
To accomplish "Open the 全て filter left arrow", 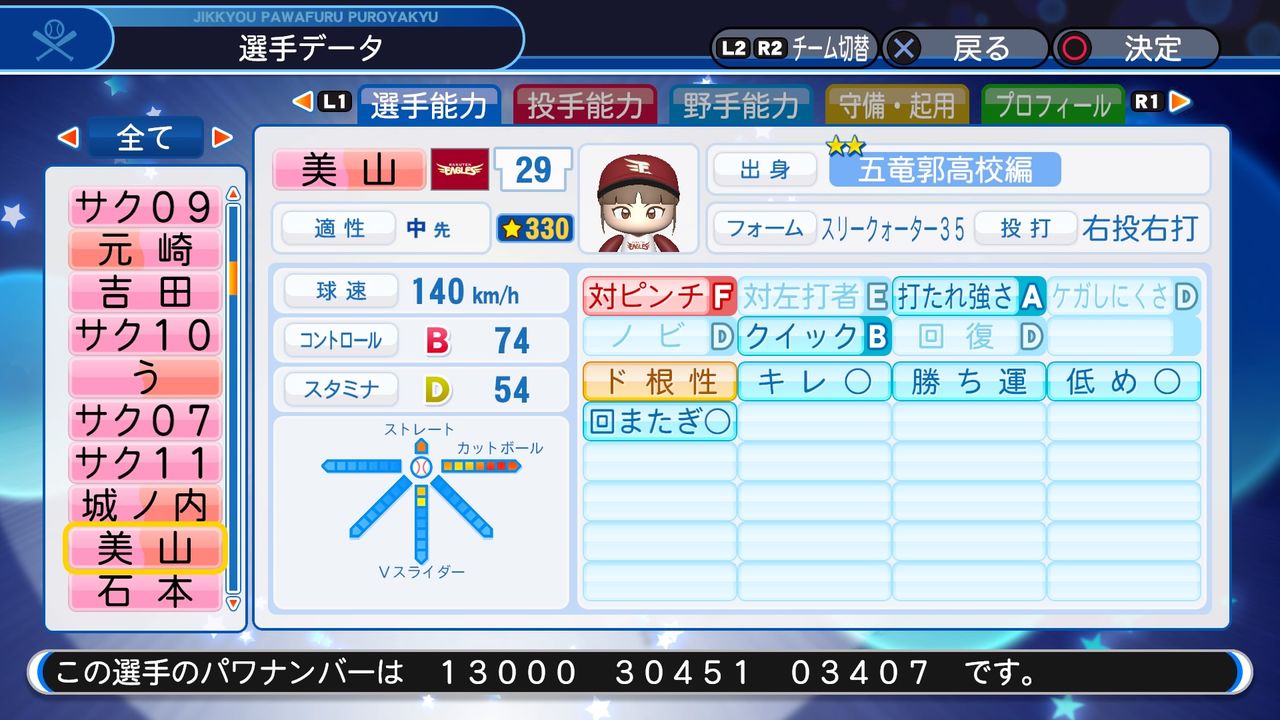I will (x=69, y=138).
